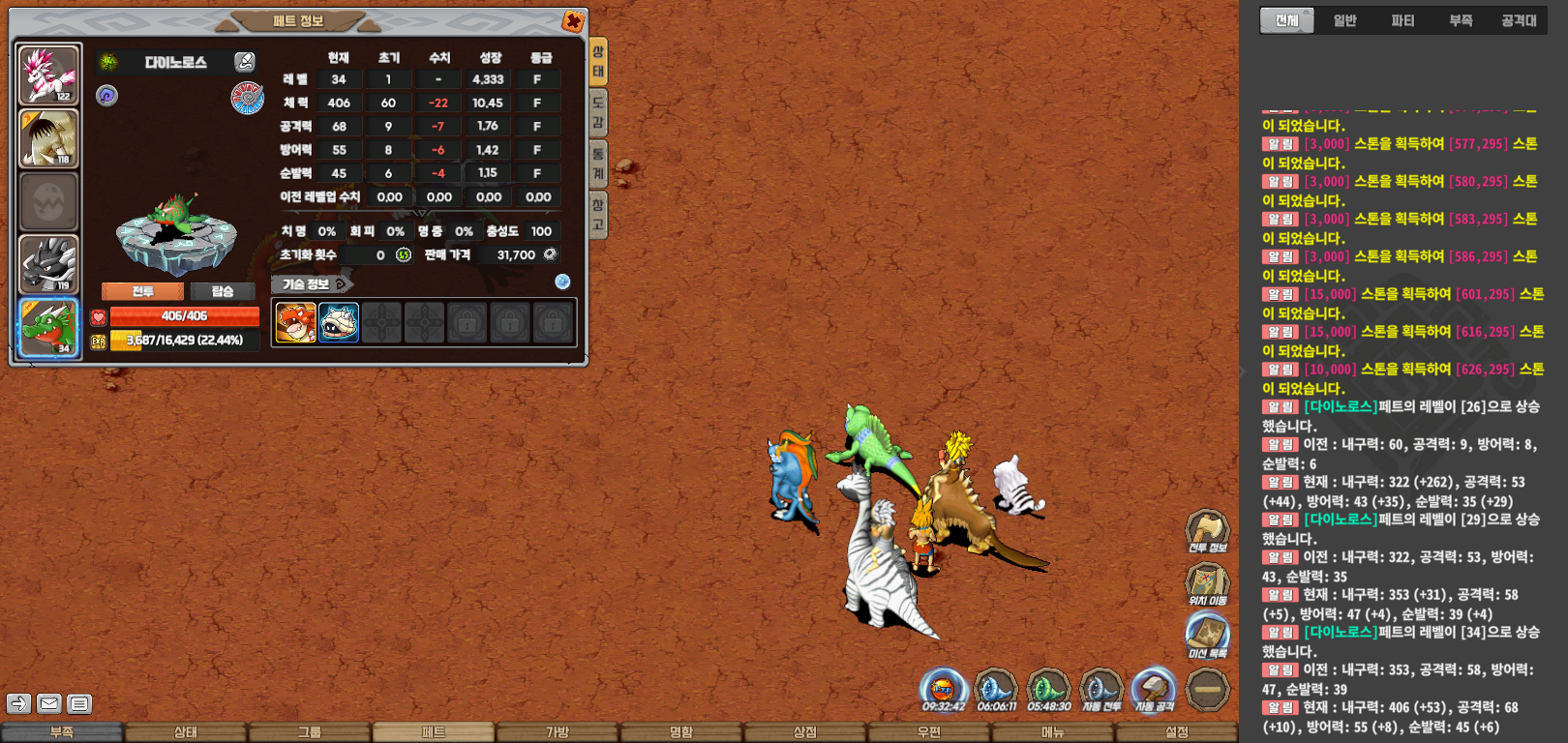Close the pet info window
The width and height of the screenshot is (1568, 743).
(x=573, y=21)
